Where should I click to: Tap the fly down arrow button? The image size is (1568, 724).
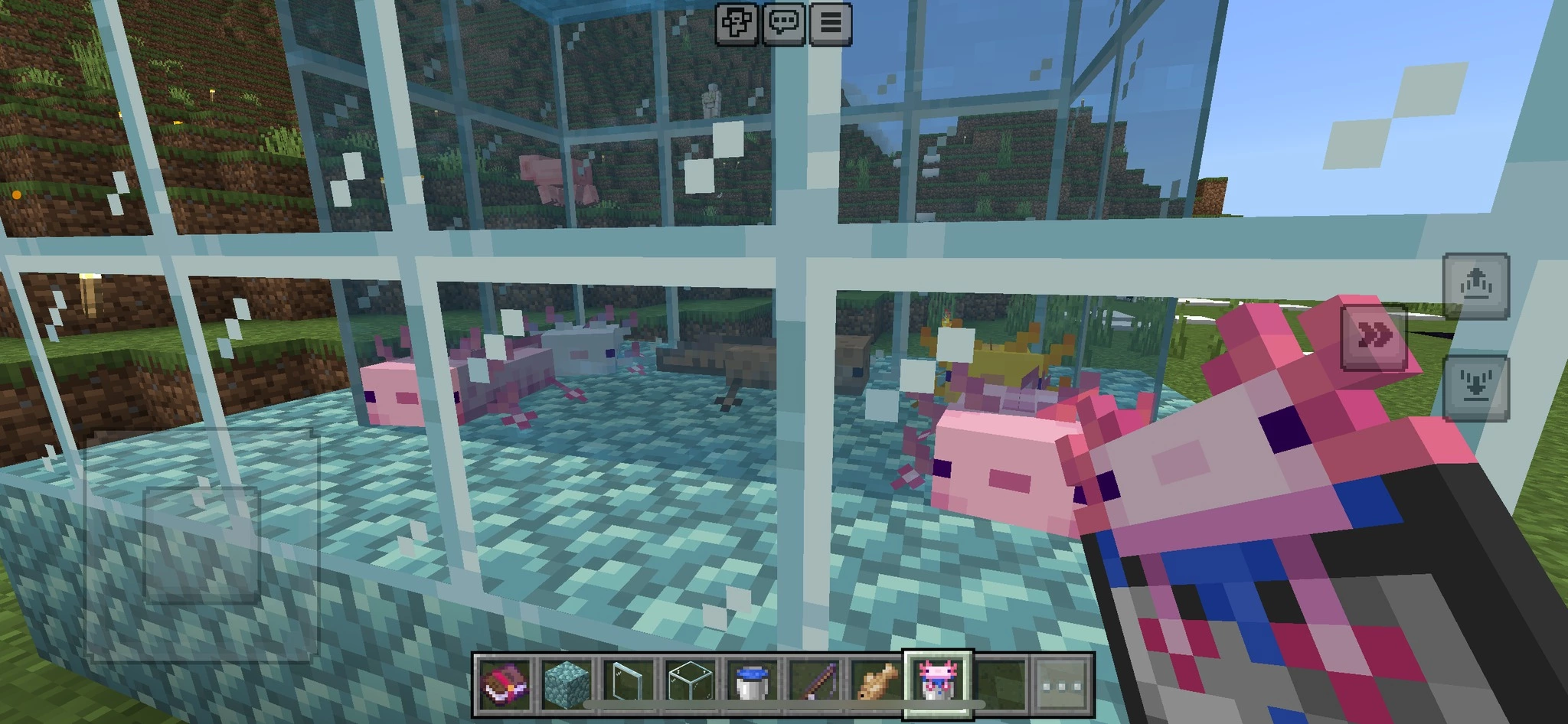tap(1475, 388)
